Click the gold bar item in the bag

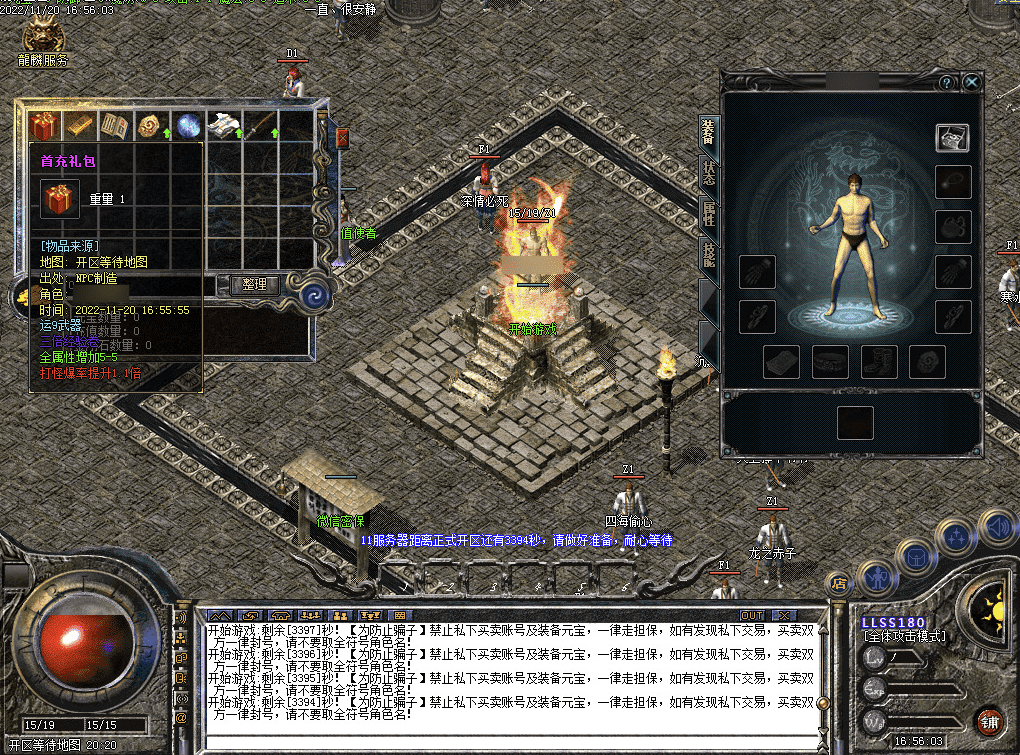click(79, 126)
